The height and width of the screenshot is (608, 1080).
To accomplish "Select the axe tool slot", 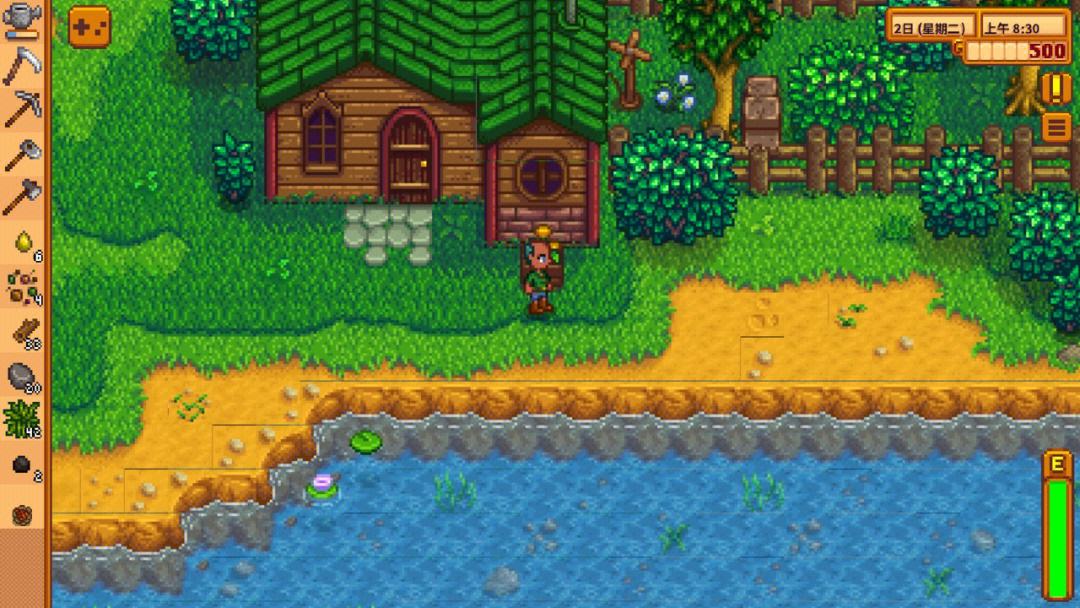I will [22, 153].
